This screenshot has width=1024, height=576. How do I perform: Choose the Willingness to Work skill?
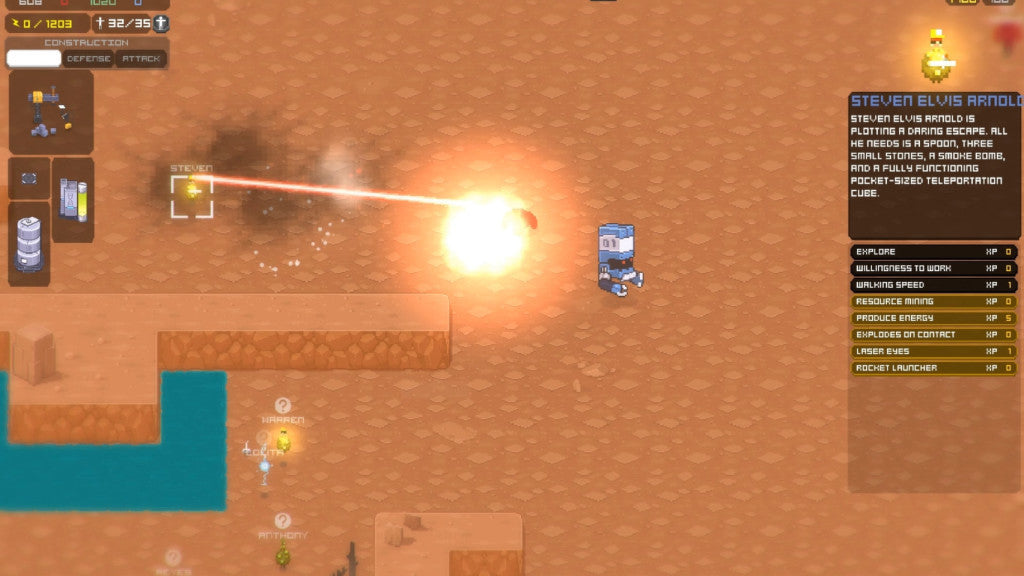(x=933, y=268)
